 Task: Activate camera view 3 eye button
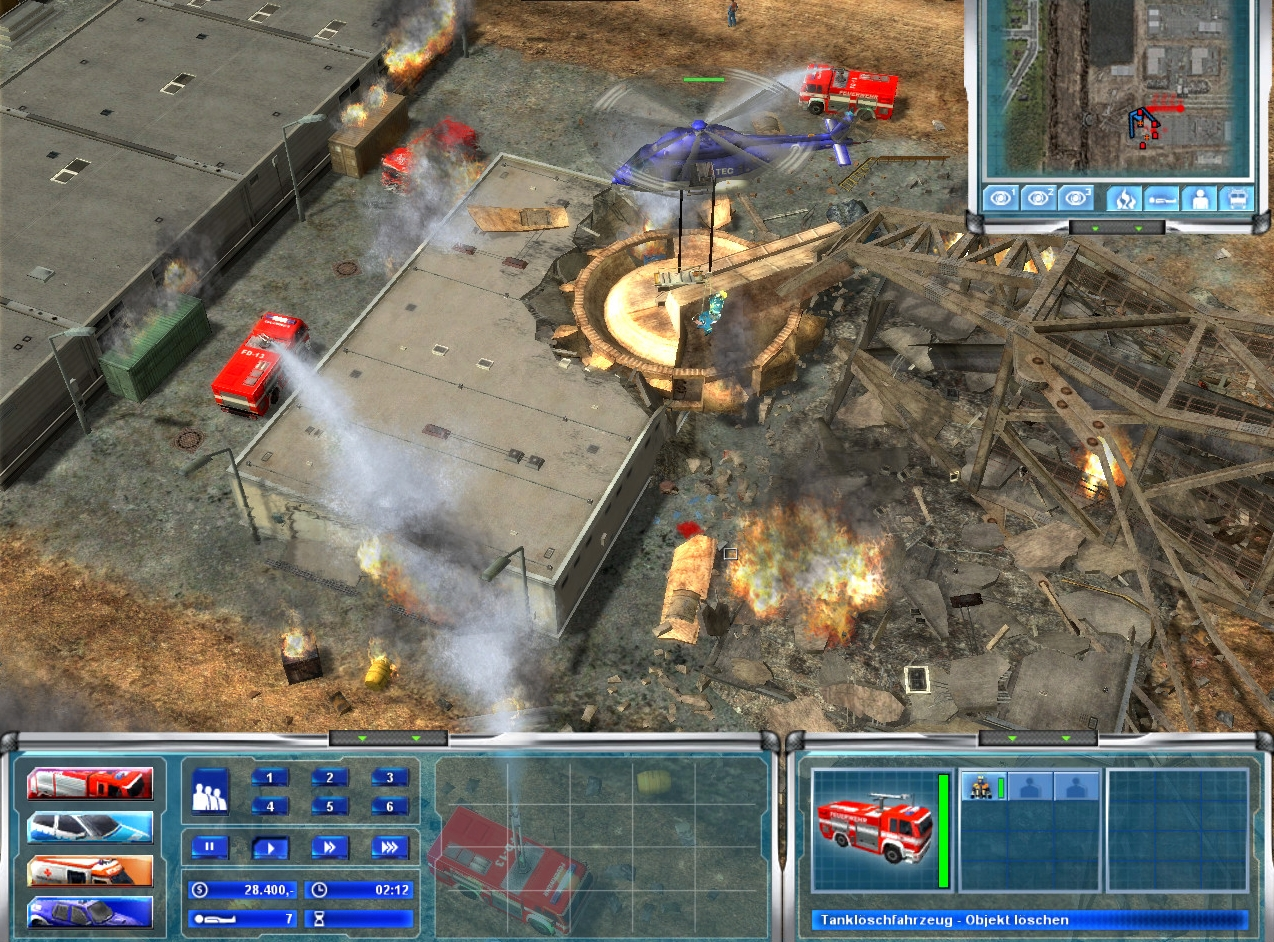(1075, 198)
